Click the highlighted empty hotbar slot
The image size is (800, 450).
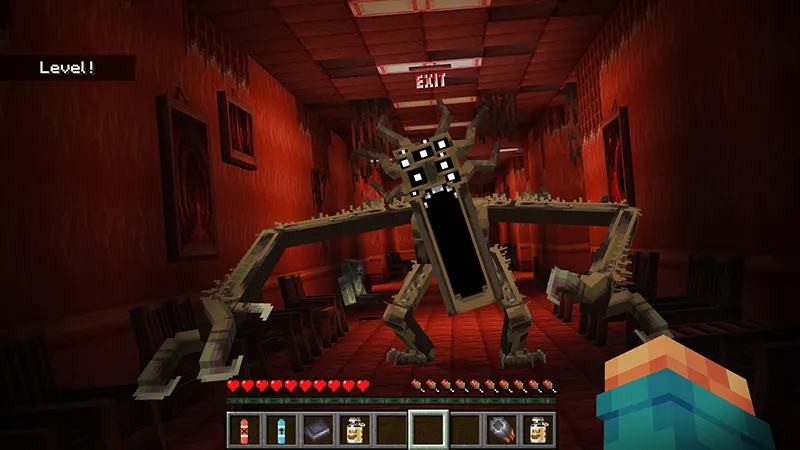pyautogui.click(x=427, y=427)
